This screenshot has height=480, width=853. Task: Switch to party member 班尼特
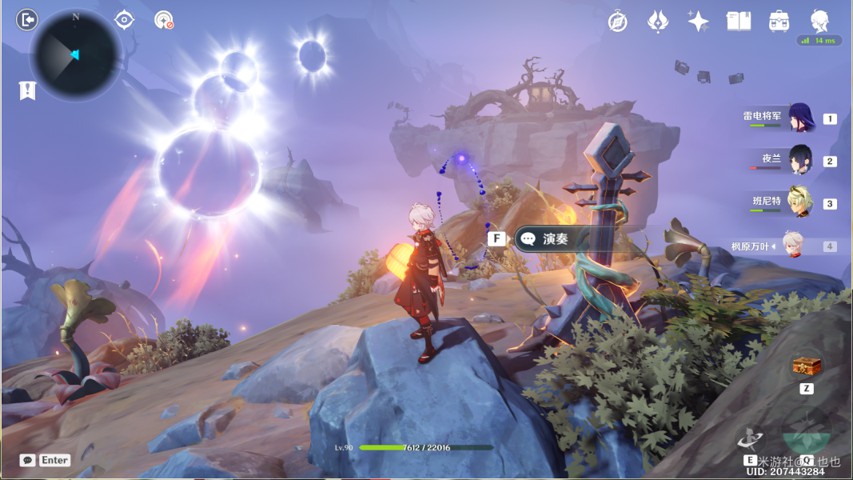(800, 202)
